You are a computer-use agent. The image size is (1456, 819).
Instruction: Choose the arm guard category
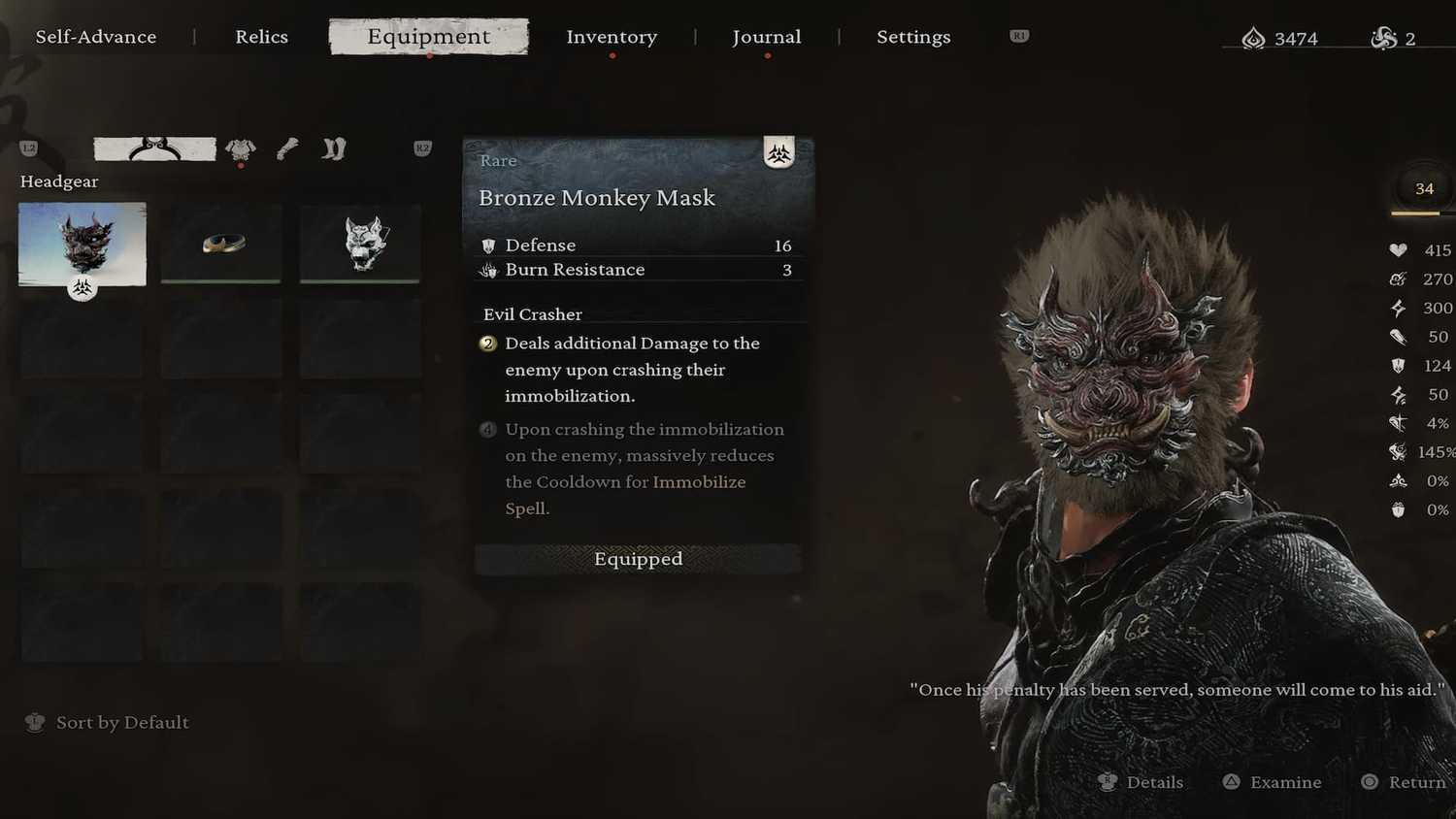coord(287,148)
